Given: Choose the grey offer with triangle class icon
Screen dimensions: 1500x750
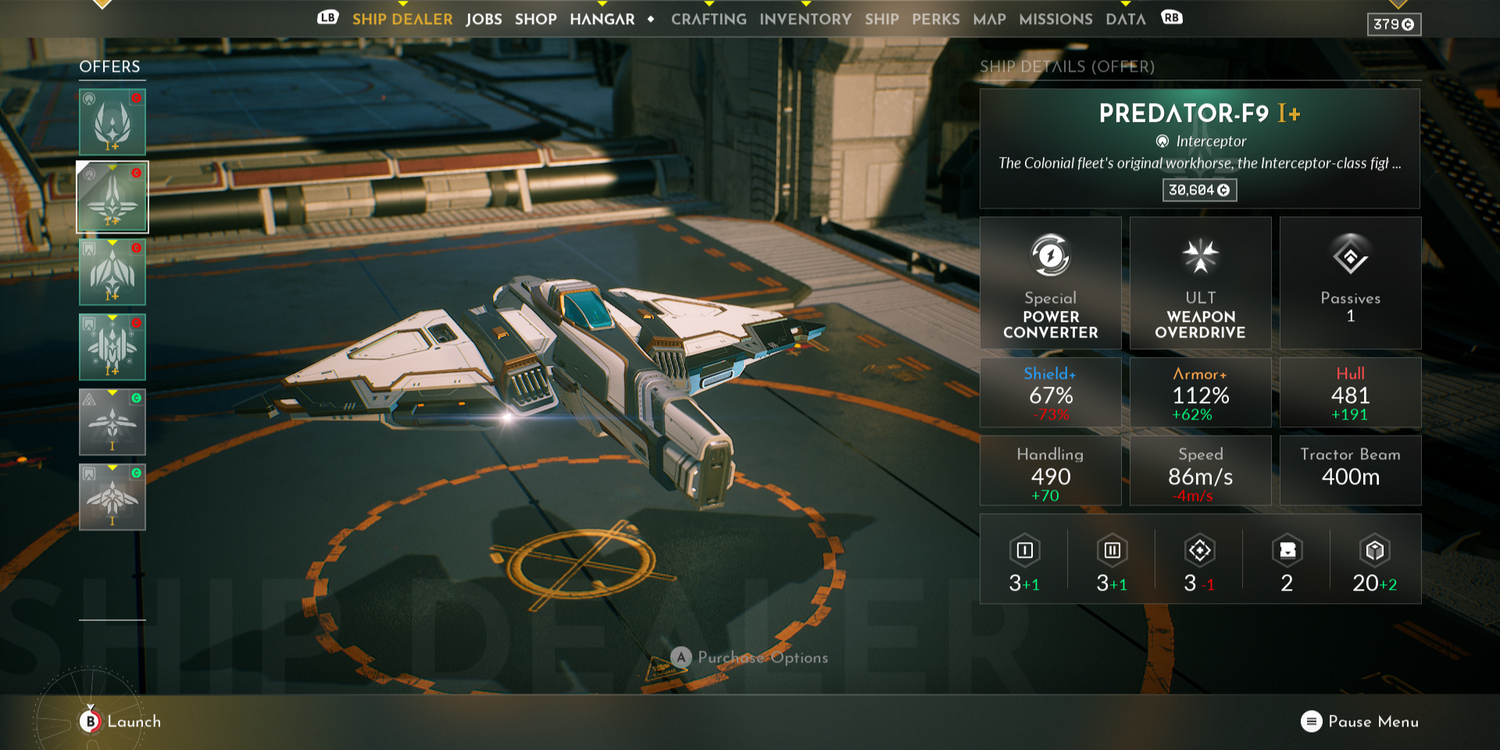Looking at the screenshot, I should click(112, 422).
